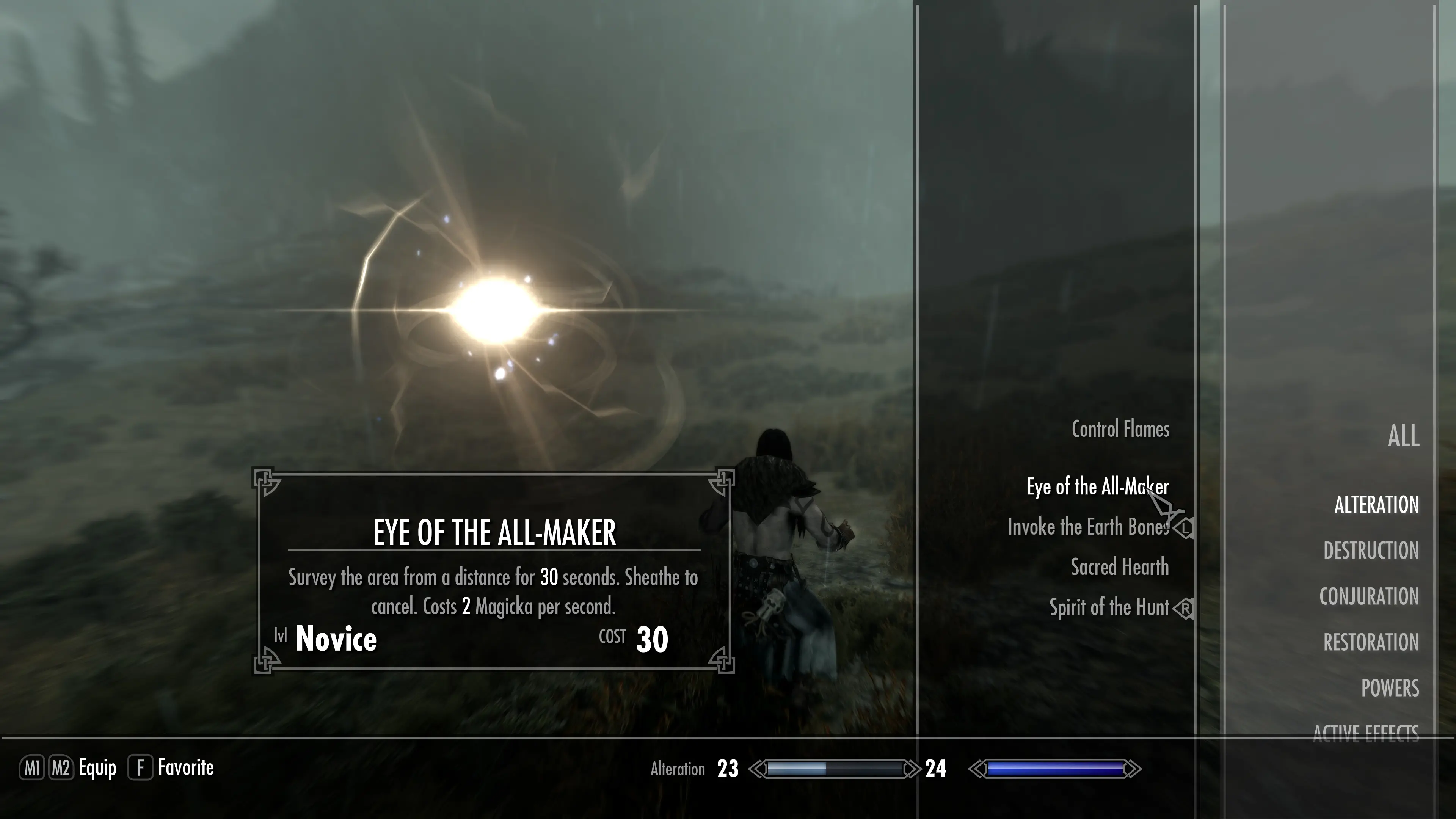Screen dimensions: 1456x819
Task: Open the Alteration spell category
Action: [1376, 505]
